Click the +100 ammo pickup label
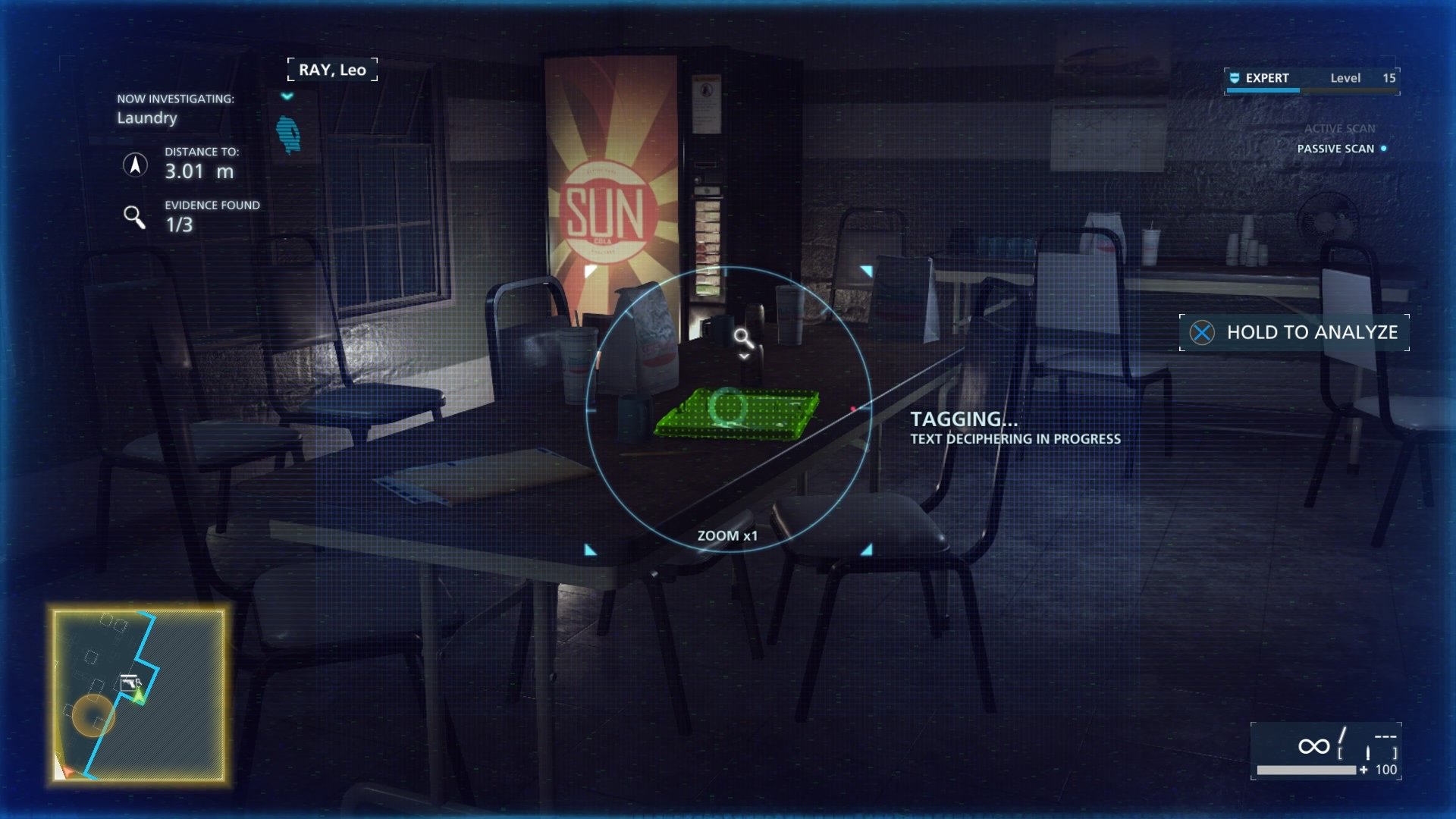1456x819 pixels. tap(1383, 769)
